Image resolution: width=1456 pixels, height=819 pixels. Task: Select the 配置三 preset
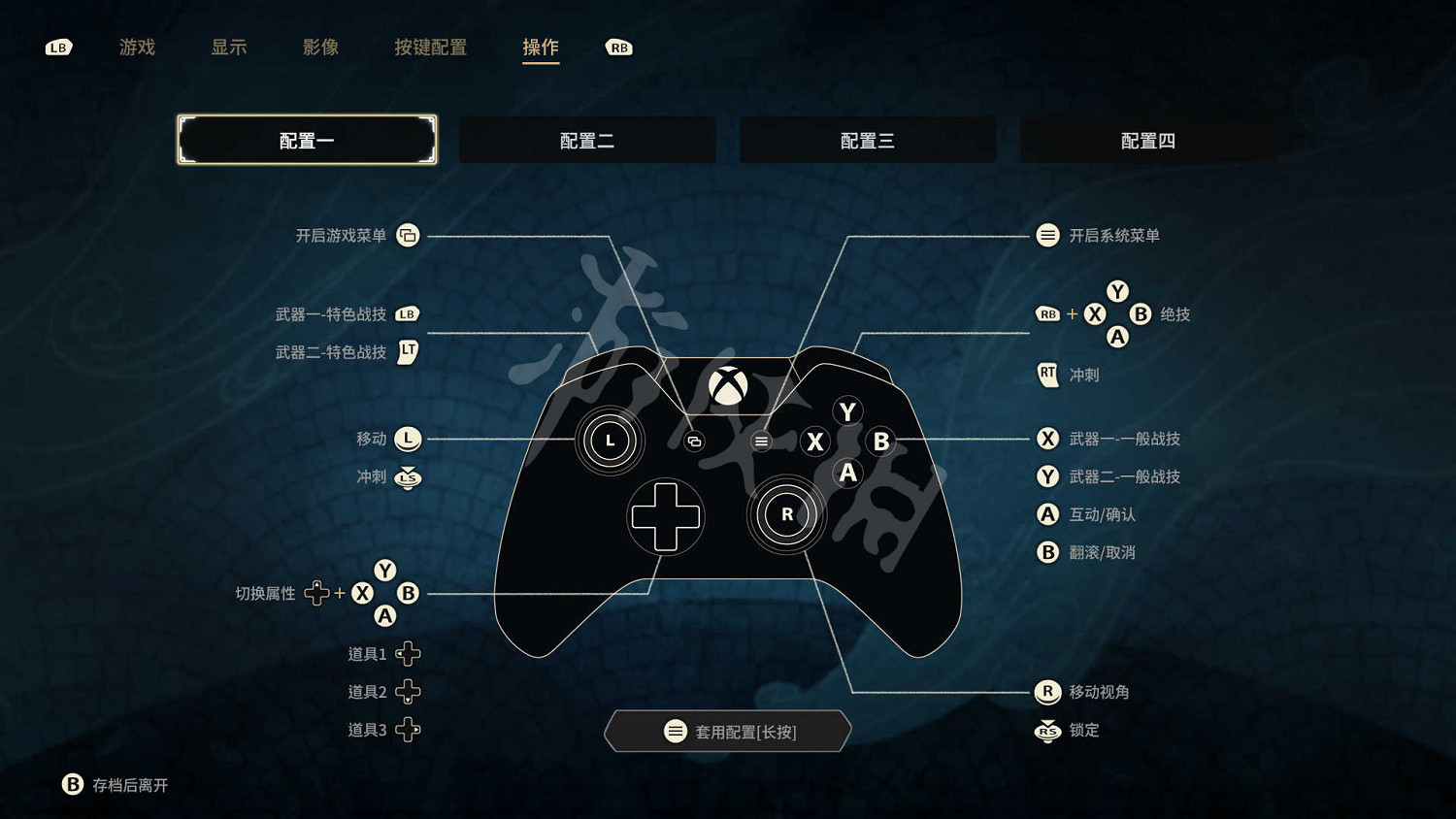pyautogui.click(x=868, y=139)
